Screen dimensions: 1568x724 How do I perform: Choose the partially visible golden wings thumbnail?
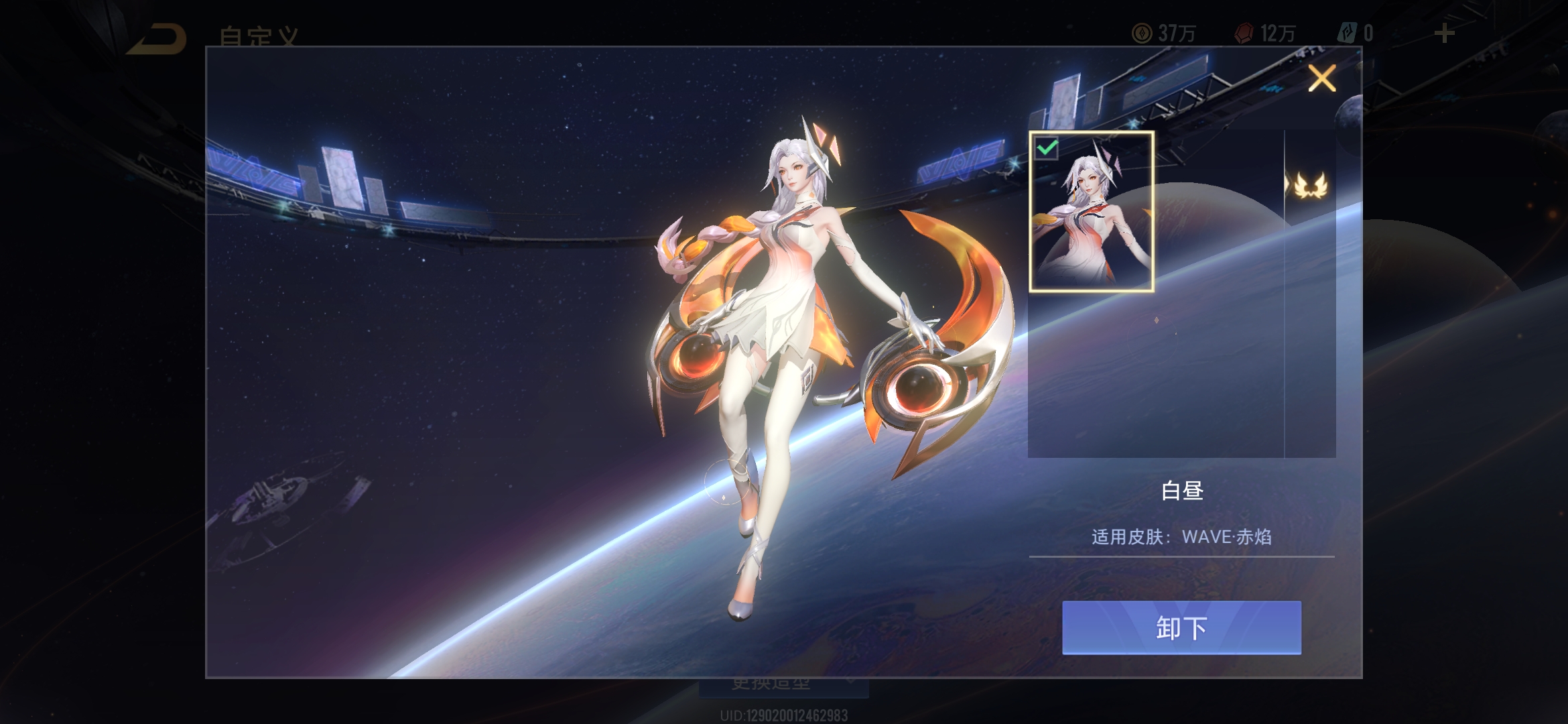tap(1310, 186)
